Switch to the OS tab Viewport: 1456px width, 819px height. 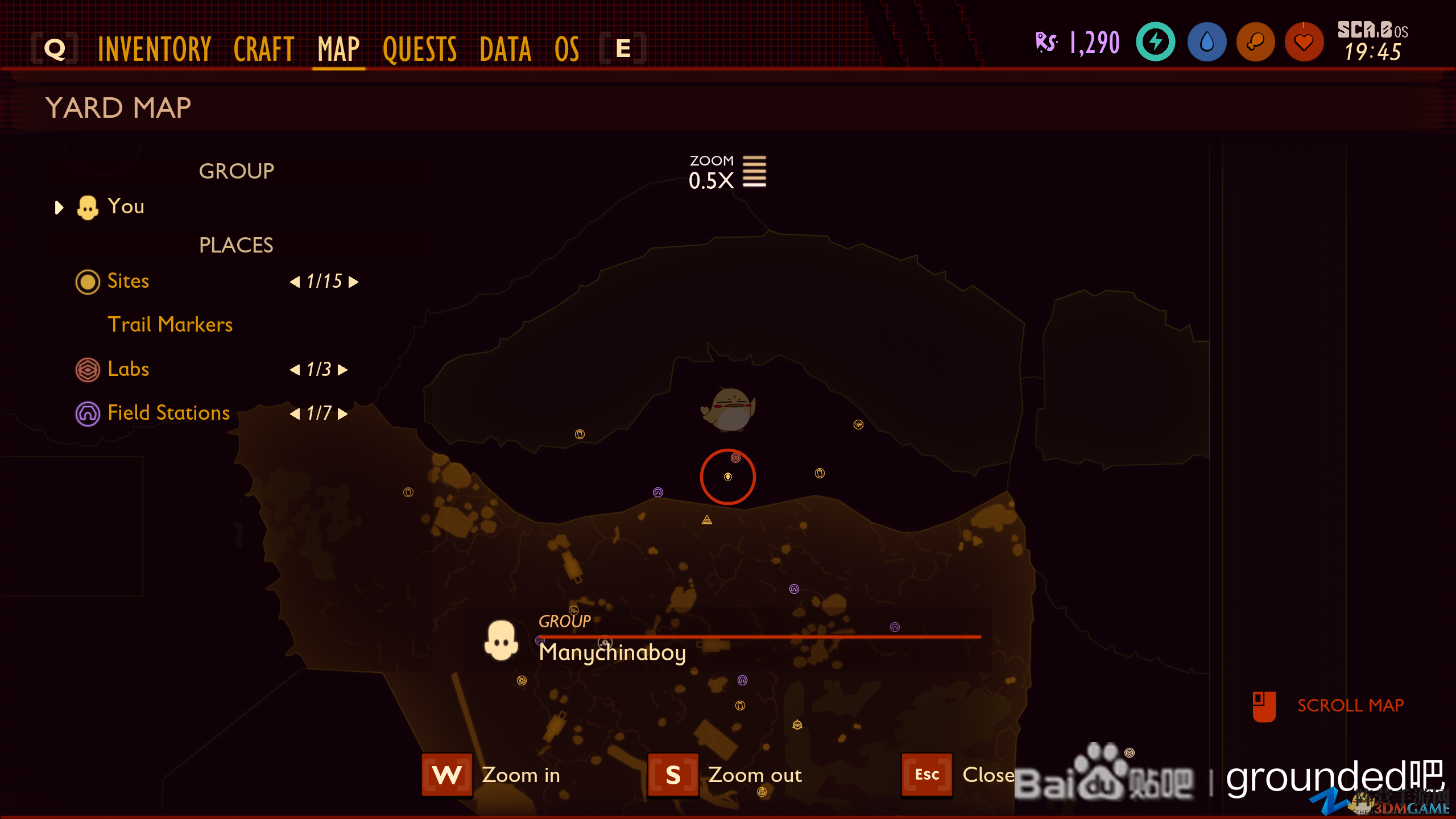click(566, 49)
